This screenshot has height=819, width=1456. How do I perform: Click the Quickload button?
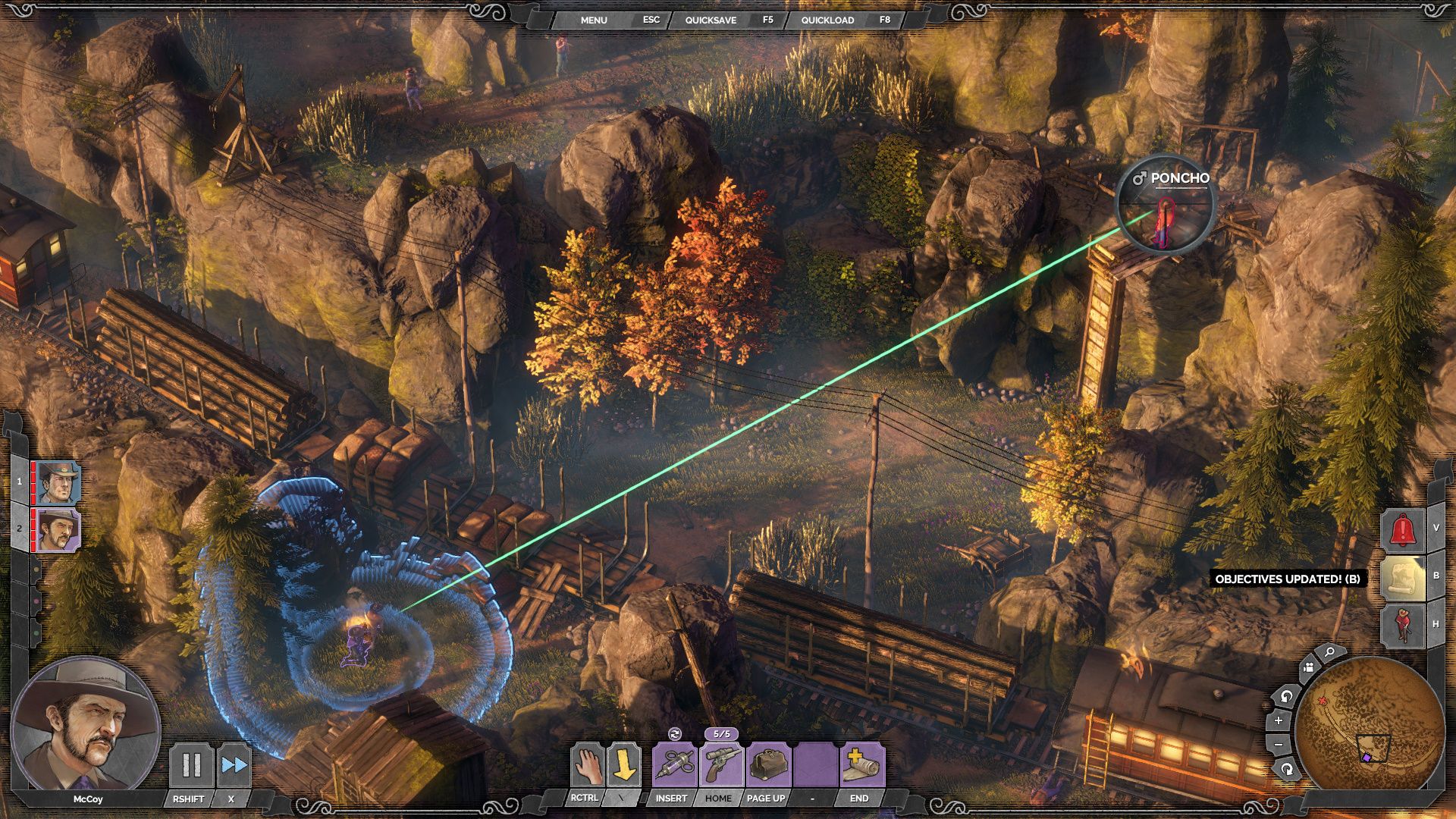(x=827, y=20)
